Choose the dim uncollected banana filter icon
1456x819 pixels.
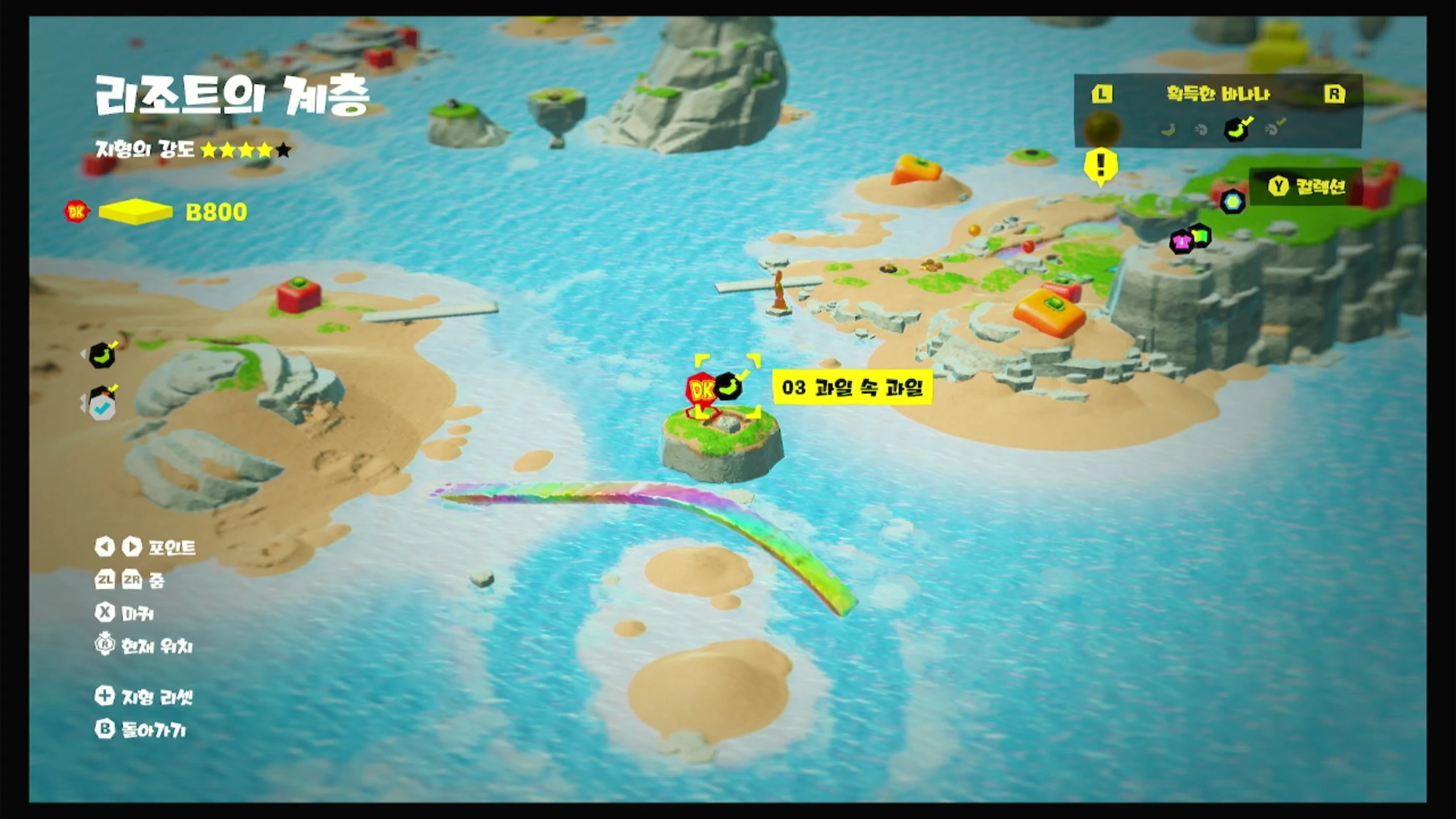click(1168, 130)
